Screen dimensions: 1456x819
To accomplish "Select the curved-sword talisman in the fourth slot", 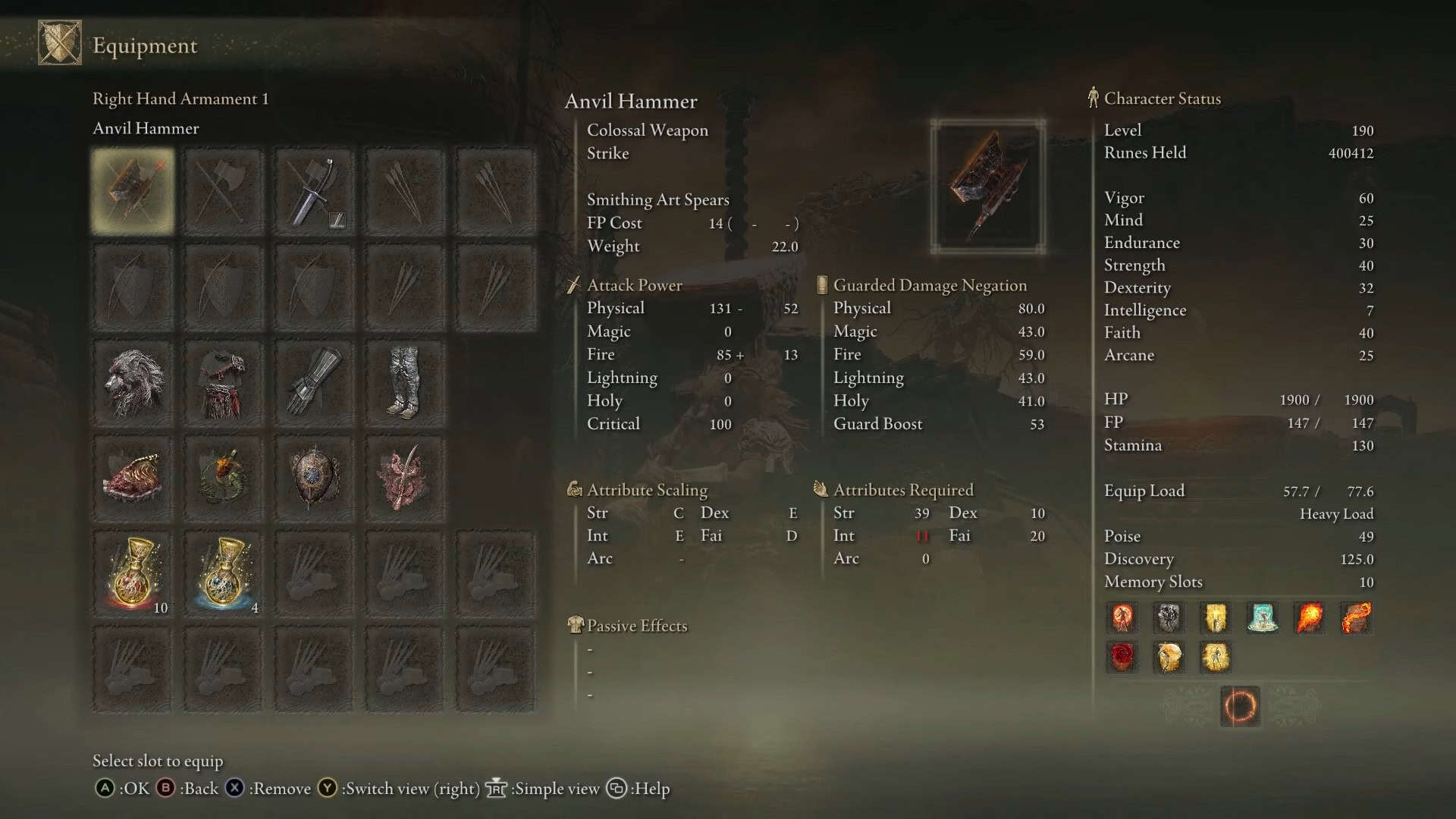I will click(x=405, y=477).
